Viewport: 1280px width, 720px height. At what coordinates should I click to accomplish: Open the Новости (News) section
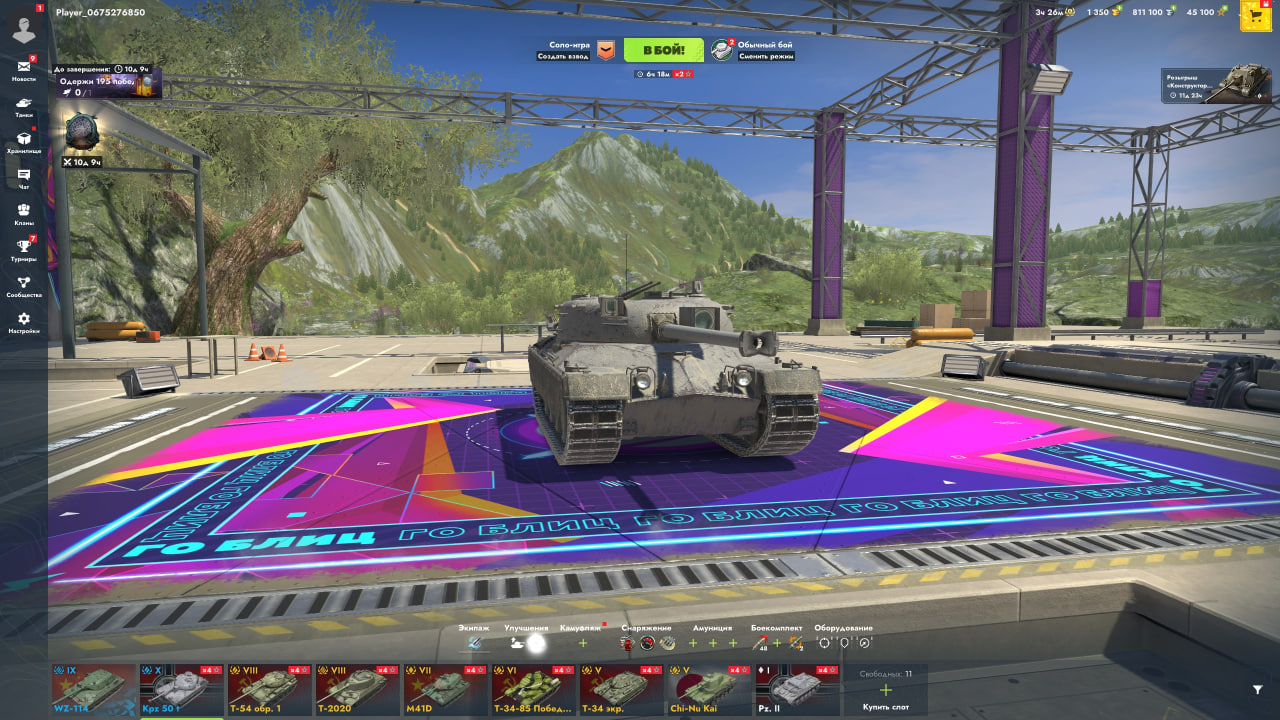click(23, 70)
